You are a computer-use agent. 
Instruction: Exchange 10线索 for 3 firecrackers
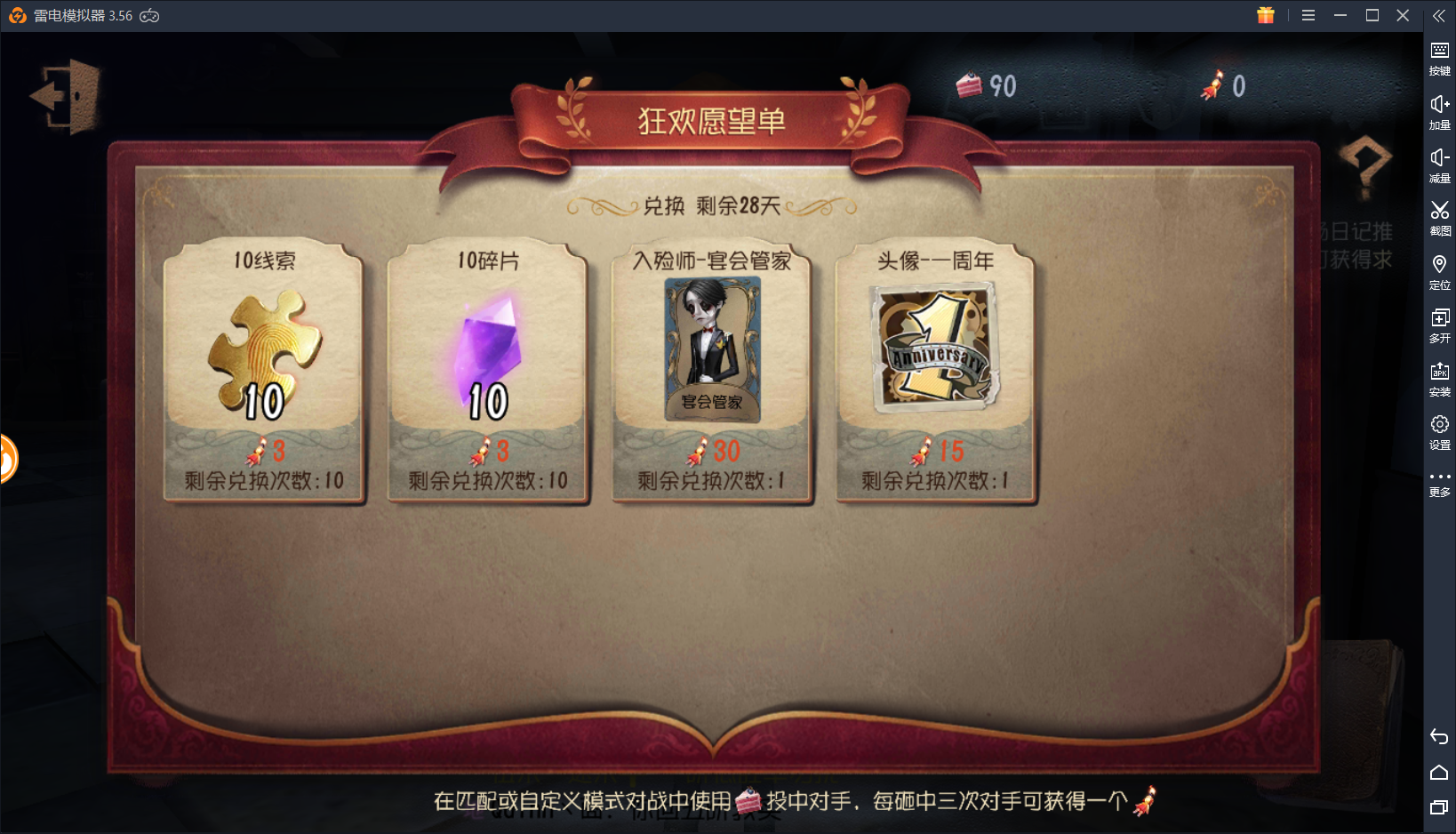264,369
